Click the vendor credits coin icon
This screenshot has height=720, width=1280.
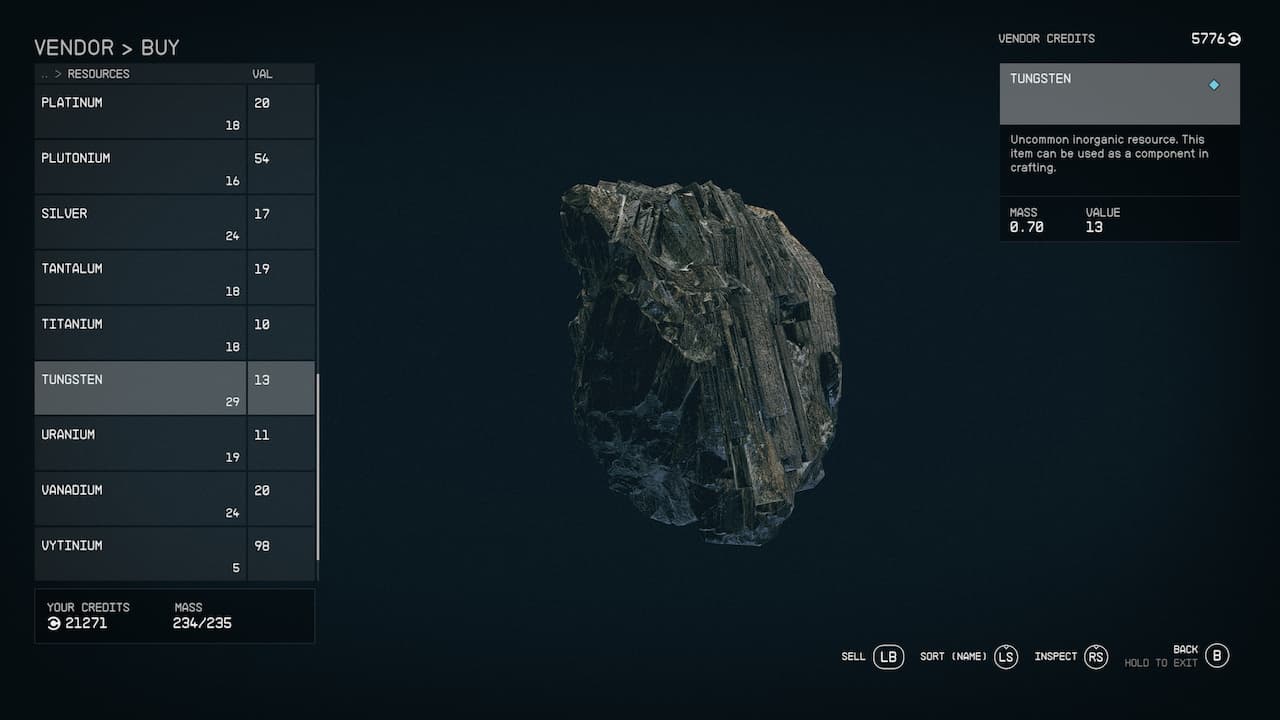coord(1232,39)
